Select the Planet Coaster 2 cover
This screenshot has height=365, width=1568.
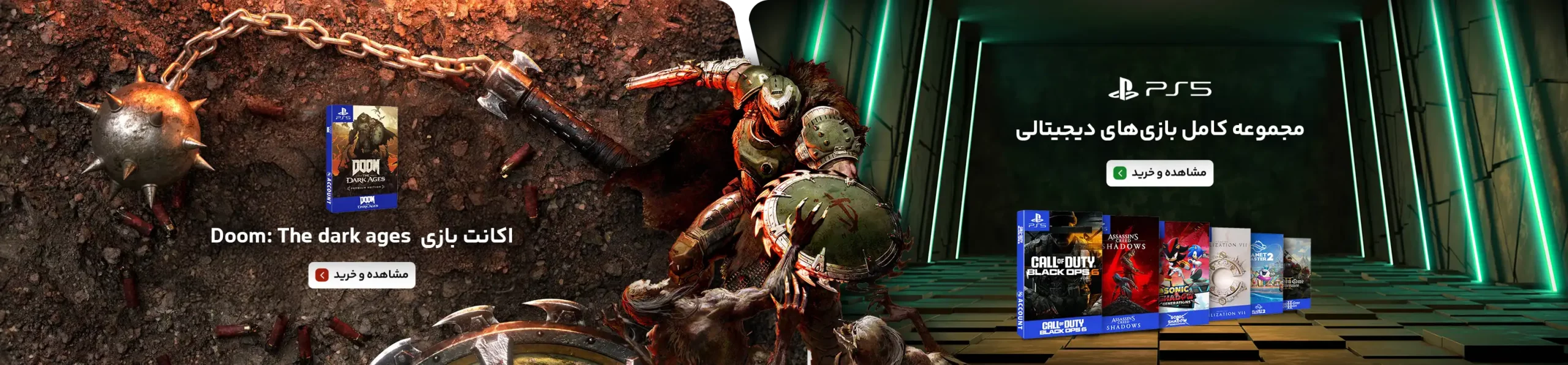point(1265,273)
